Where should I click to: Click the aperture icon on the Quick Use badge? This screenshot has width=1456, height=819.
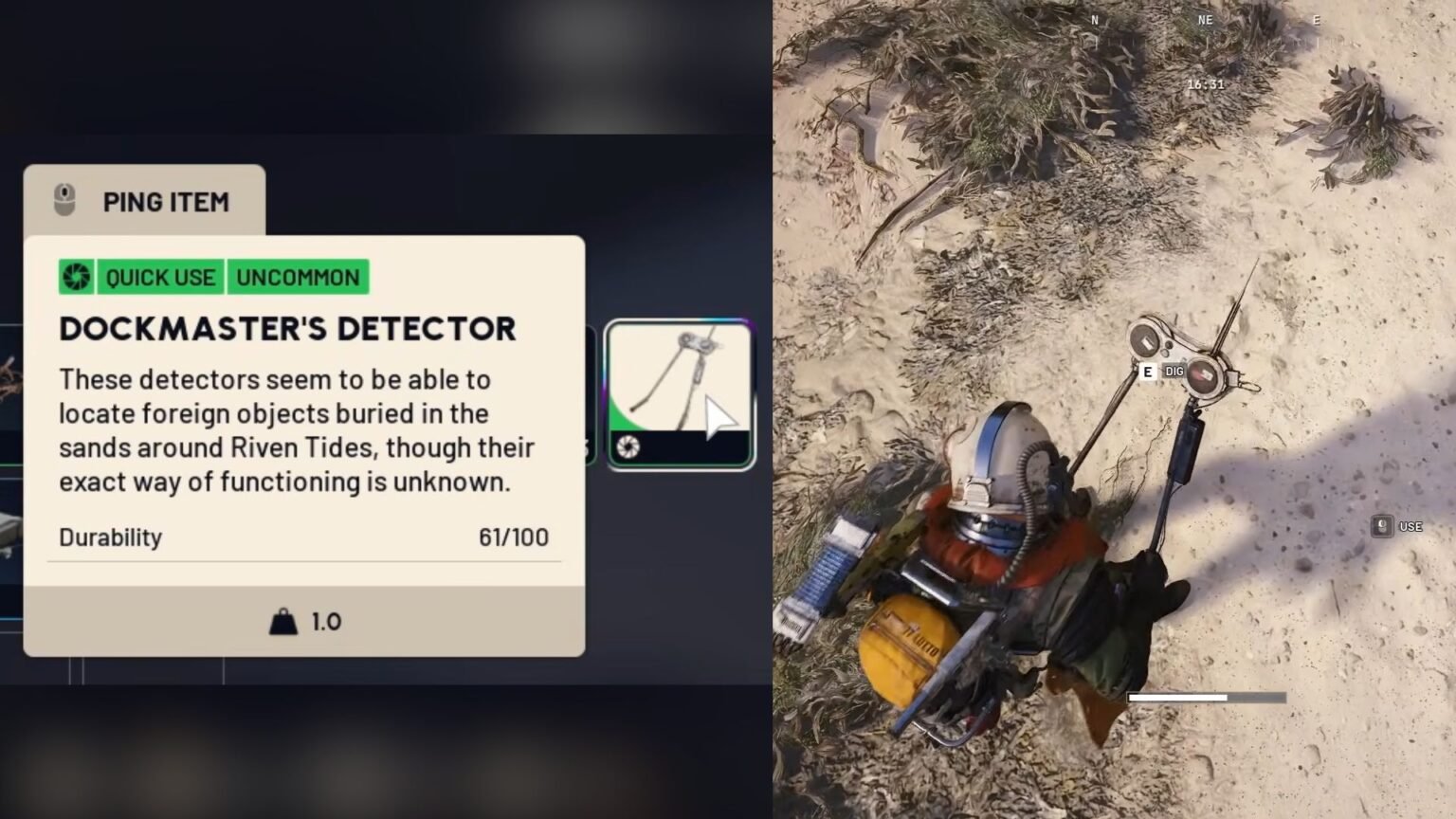77,277
